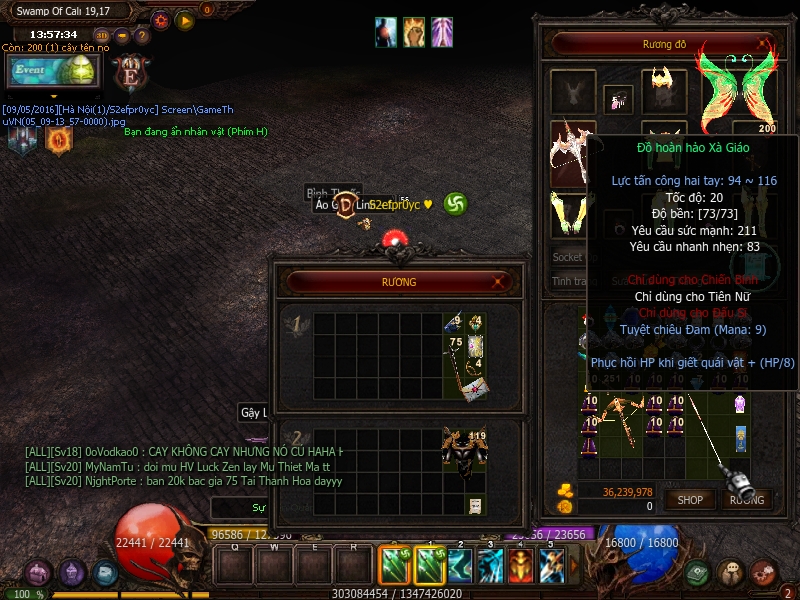
Task: Open the green book menu button
Action: pyautogui.click(x=698, y=573)
